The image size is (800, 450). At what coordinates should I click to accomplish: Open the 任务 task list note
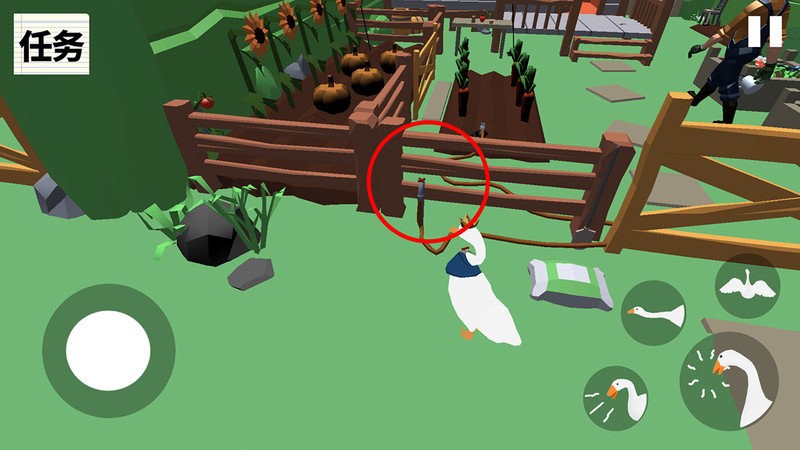click(x=51, y=45)
